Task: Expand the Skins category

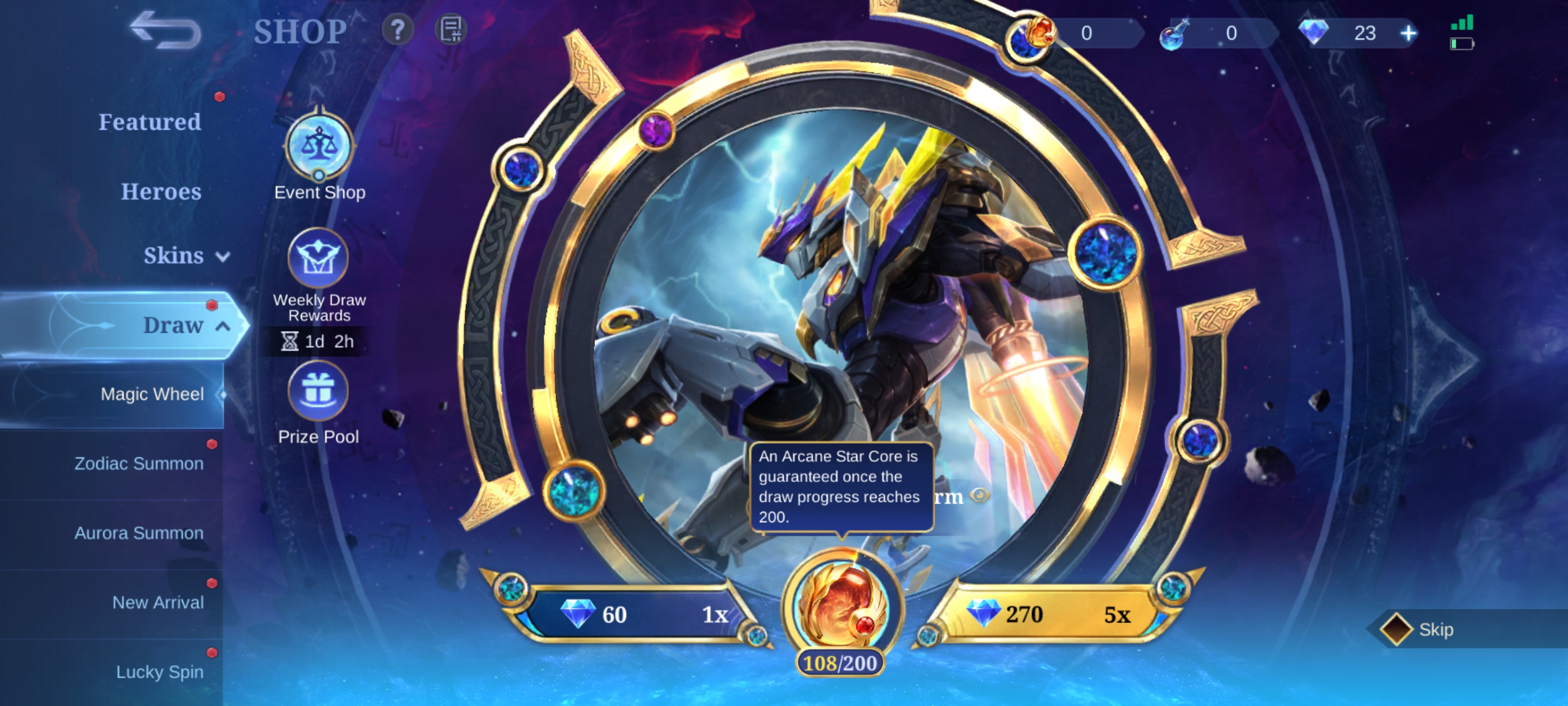Action: (186, 256)
